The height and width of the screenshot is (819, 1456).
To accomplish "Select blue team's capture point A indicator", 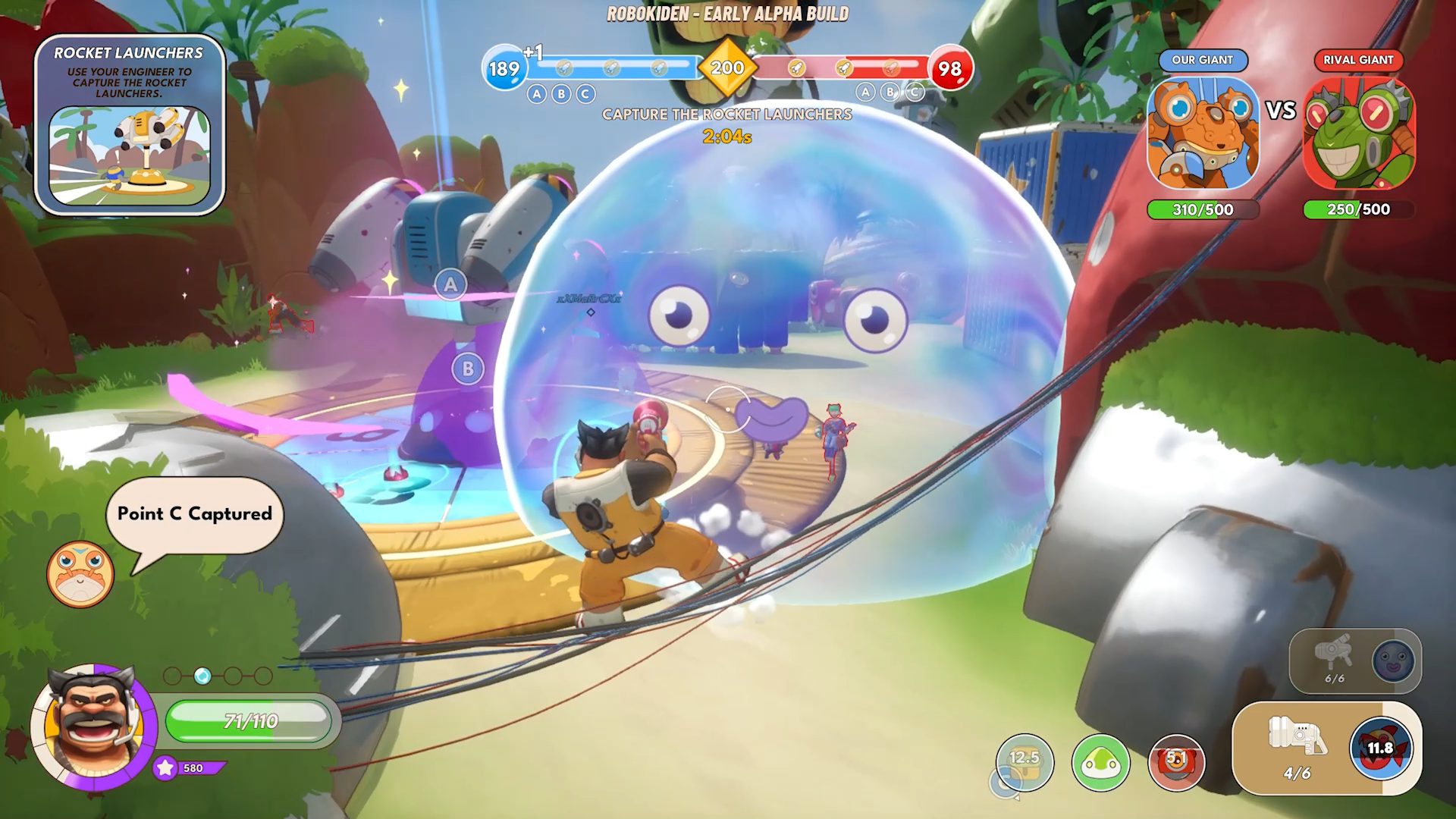I will (x=537, y=94).
